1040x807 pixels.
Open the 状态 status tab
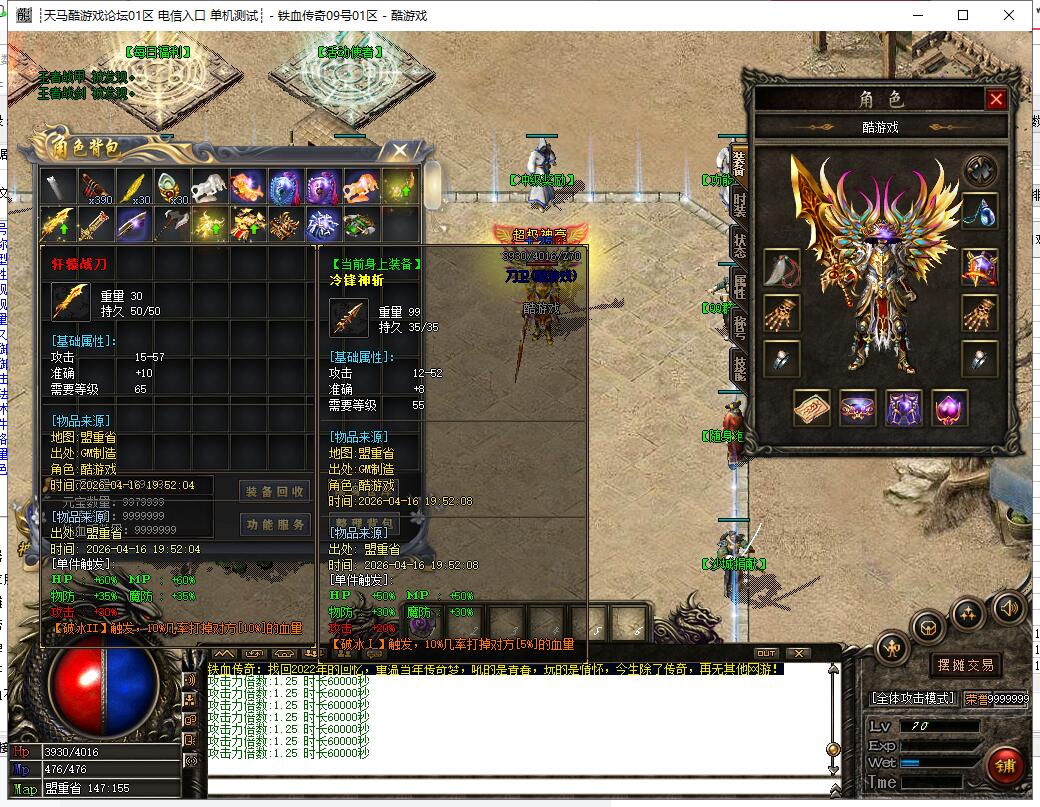pyautogui.click(x=739, y=244)
